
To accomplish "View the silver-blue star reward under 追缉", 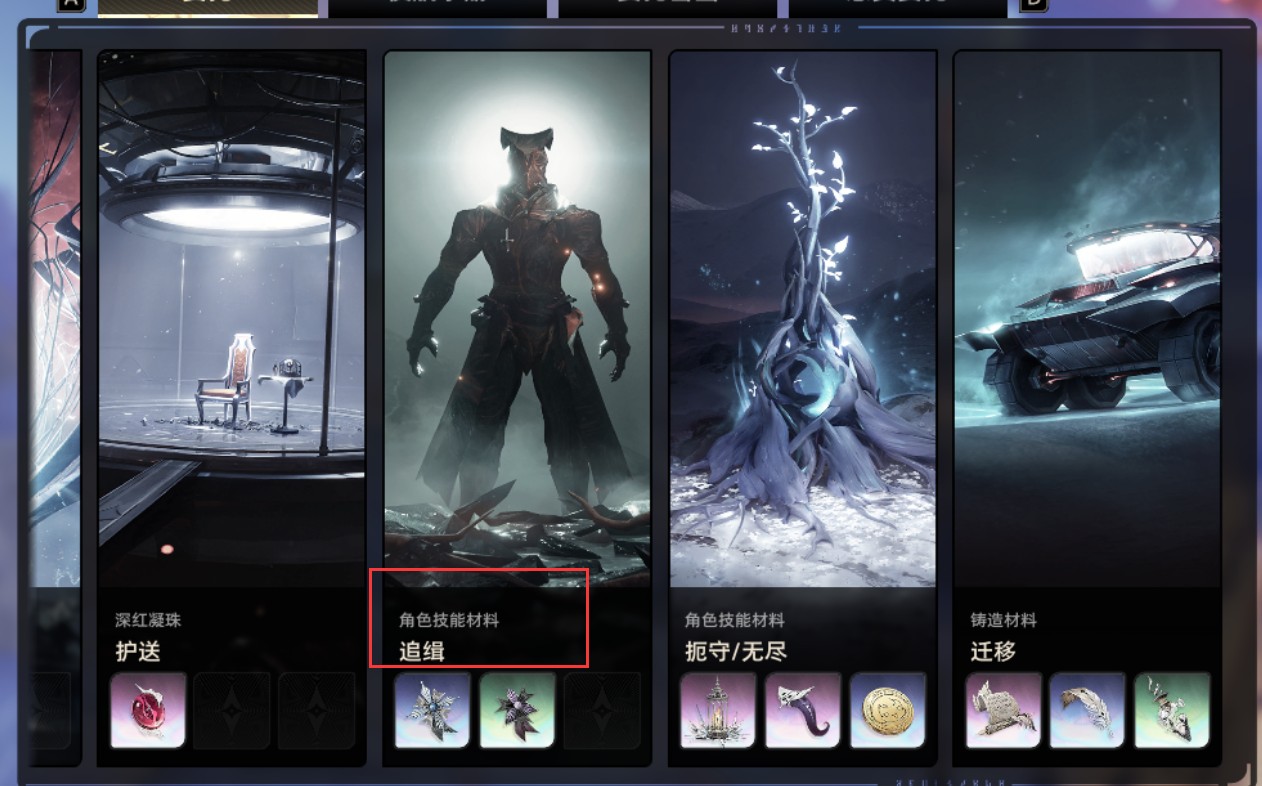I will point(432,710).
